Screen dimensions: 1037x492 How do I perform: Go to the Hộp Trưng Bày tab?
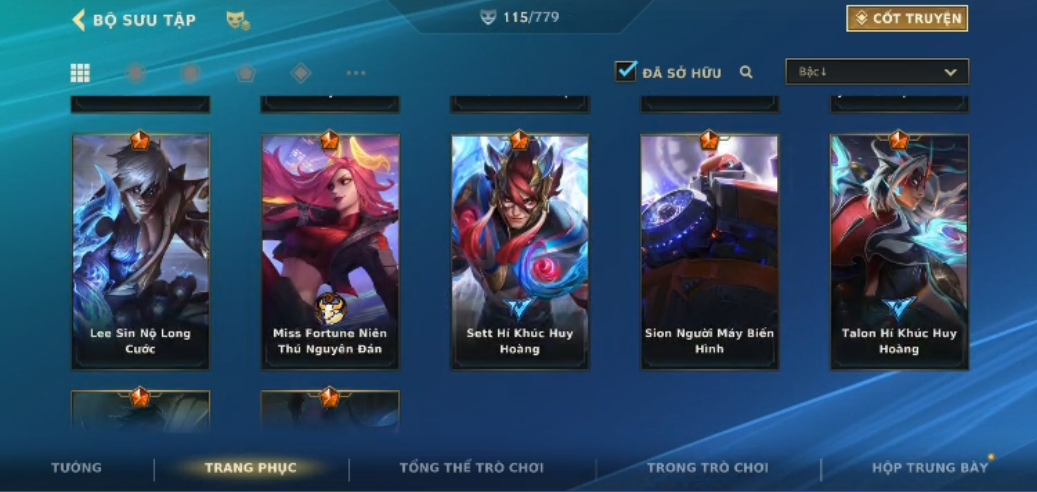tap(929, 468)
